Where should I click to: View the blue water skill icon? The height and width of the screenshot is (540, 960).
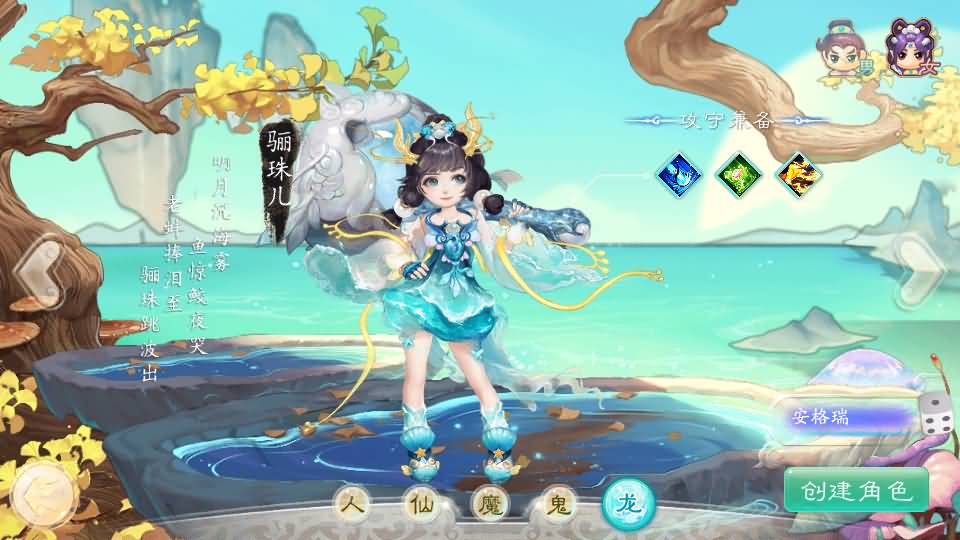[x=678, y=175]
